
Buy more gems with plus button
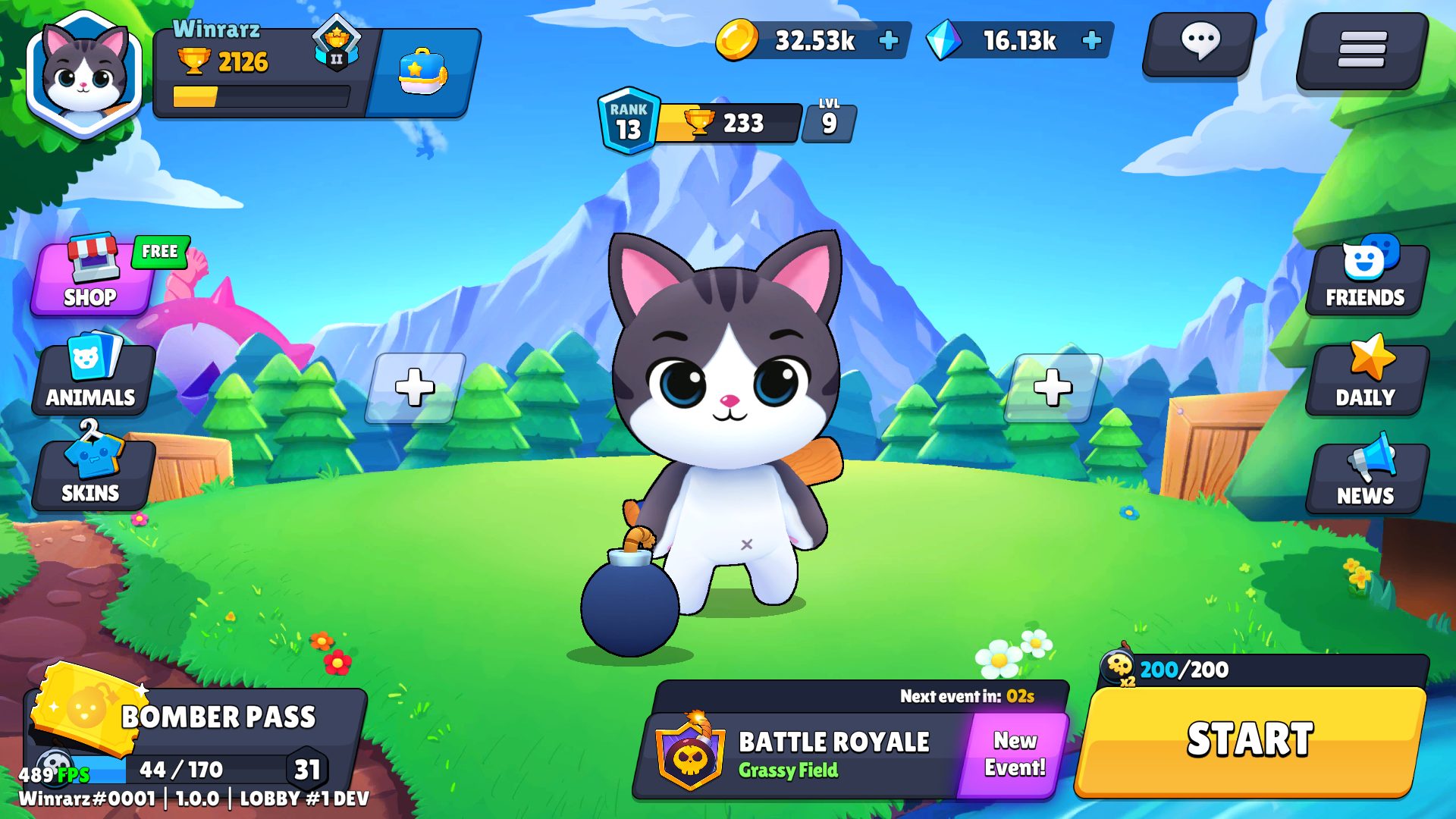pyautogui.click(x=1091, y=41)
